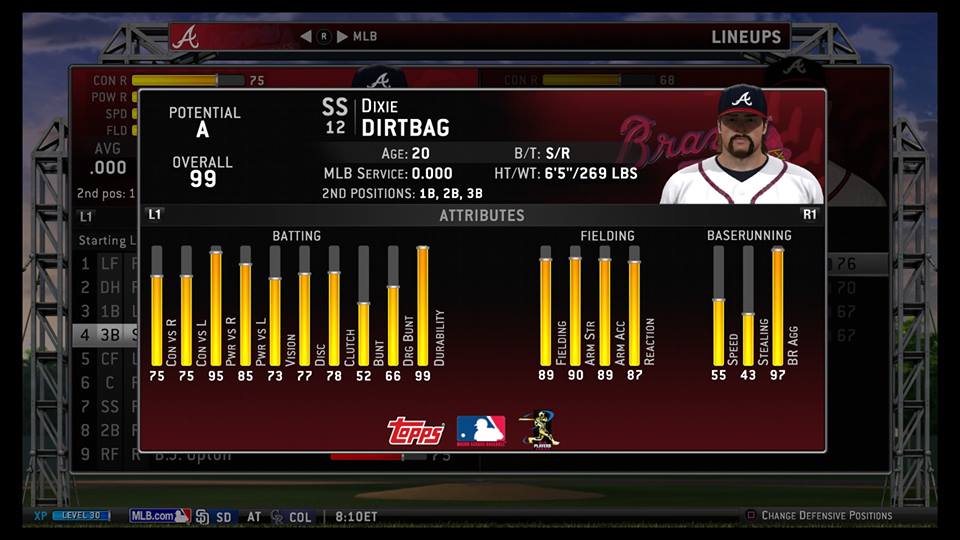Choose the 8 2B lineup row
Image resolution: width=960 pixels, height=540 pixels.
pyautogui.click(x=105, y=430)
